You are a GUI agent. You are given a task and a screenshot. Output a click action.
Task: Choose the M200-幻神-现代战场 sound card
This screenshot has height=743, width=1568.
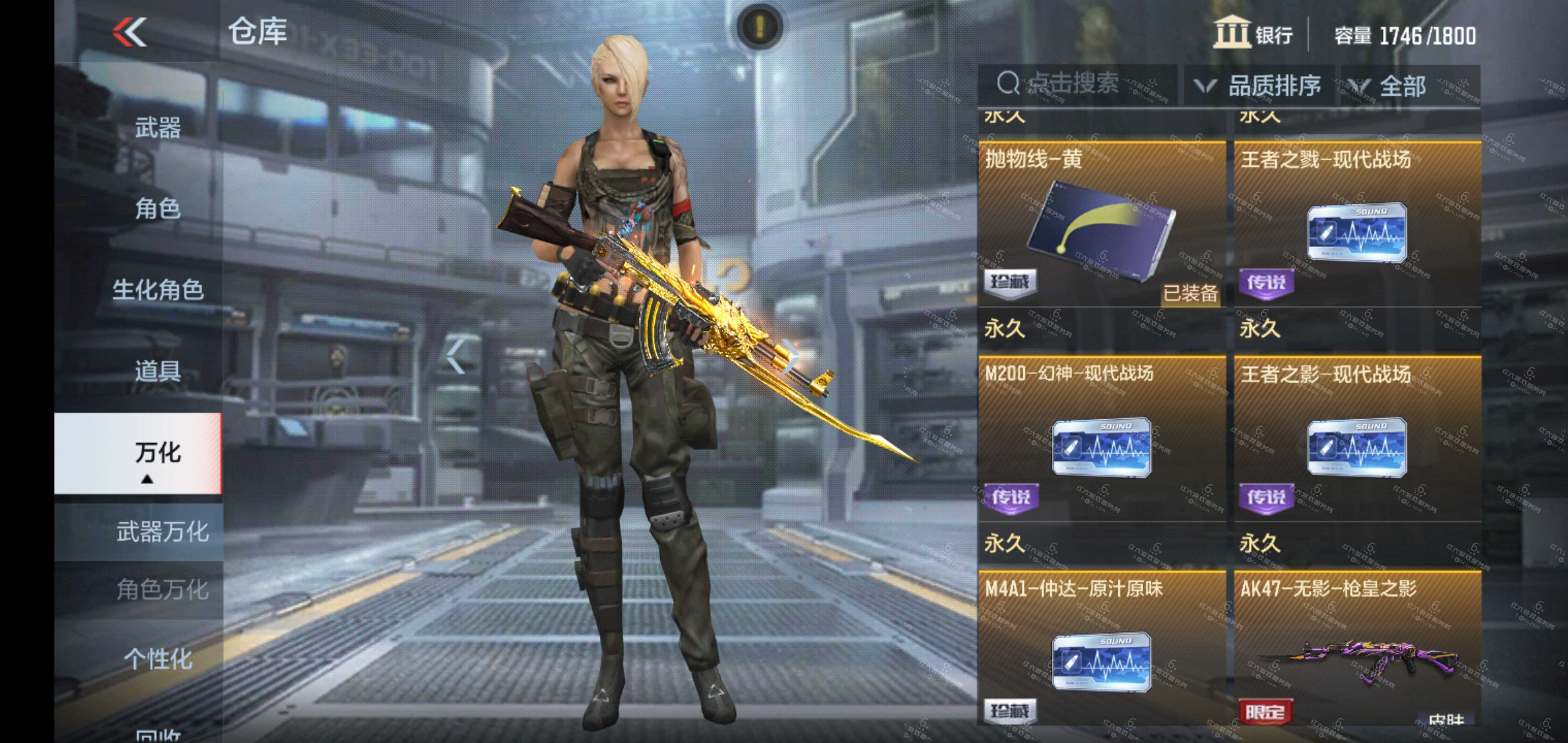[x=1101, y=439]
